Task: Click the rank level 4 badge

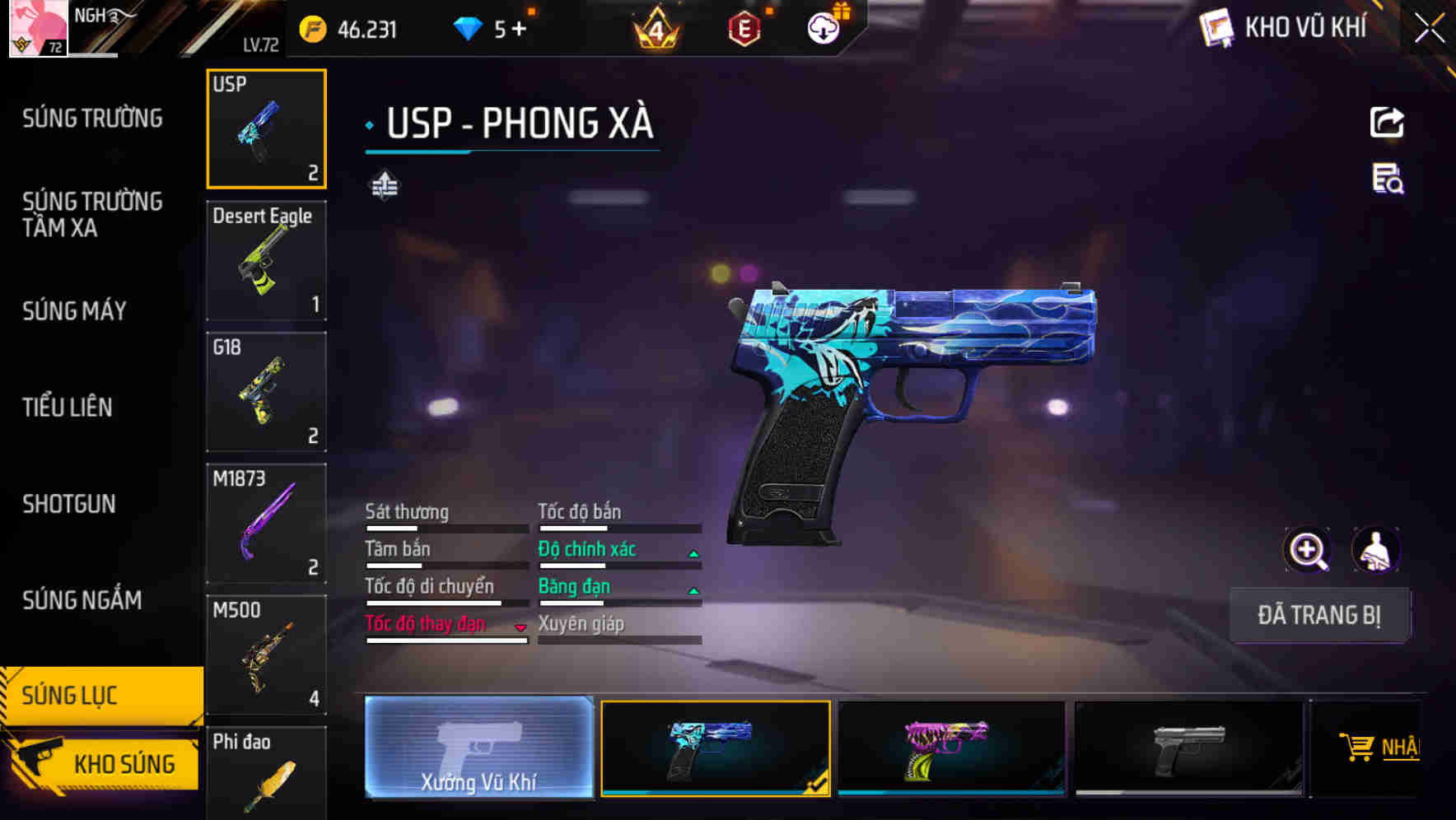Action: (655, 27)
